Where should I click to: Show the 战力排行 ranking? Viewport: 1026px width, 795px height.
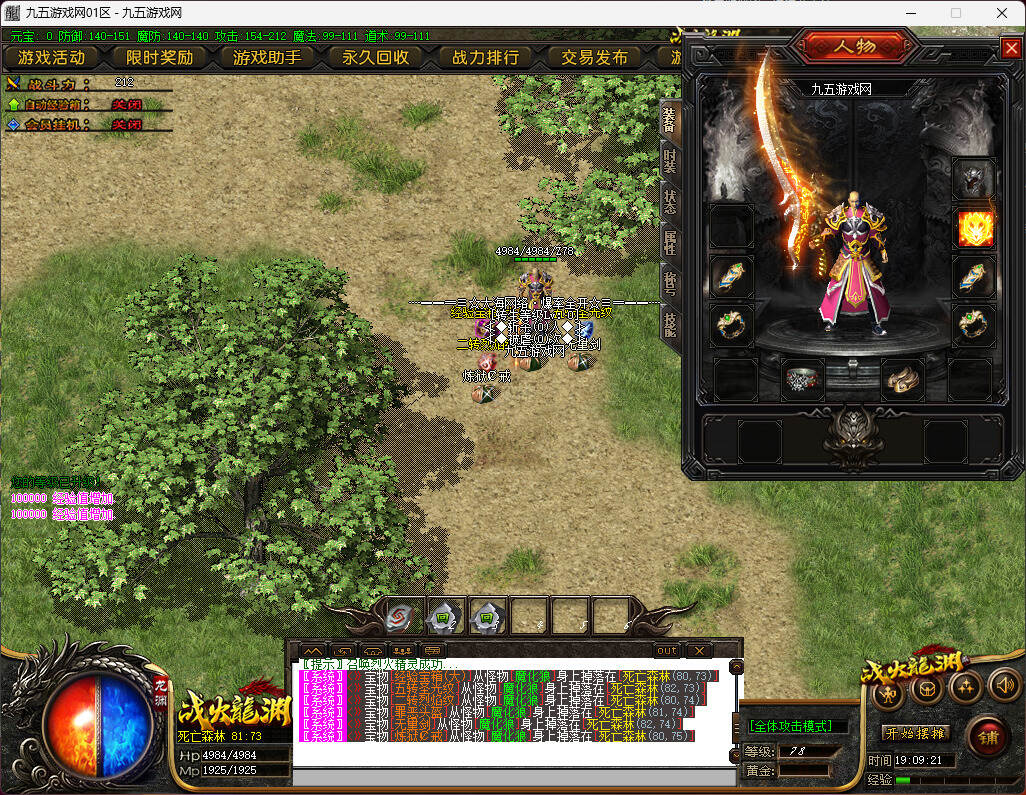485,57
